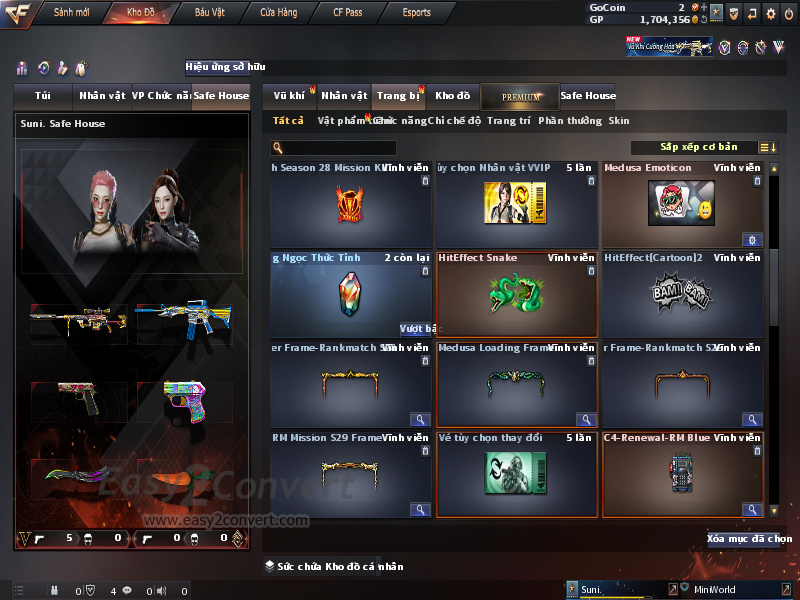This screenshot has width=800, height=600.
Task: Open the PREMIUM inventory tab
Action: (520, 96)
